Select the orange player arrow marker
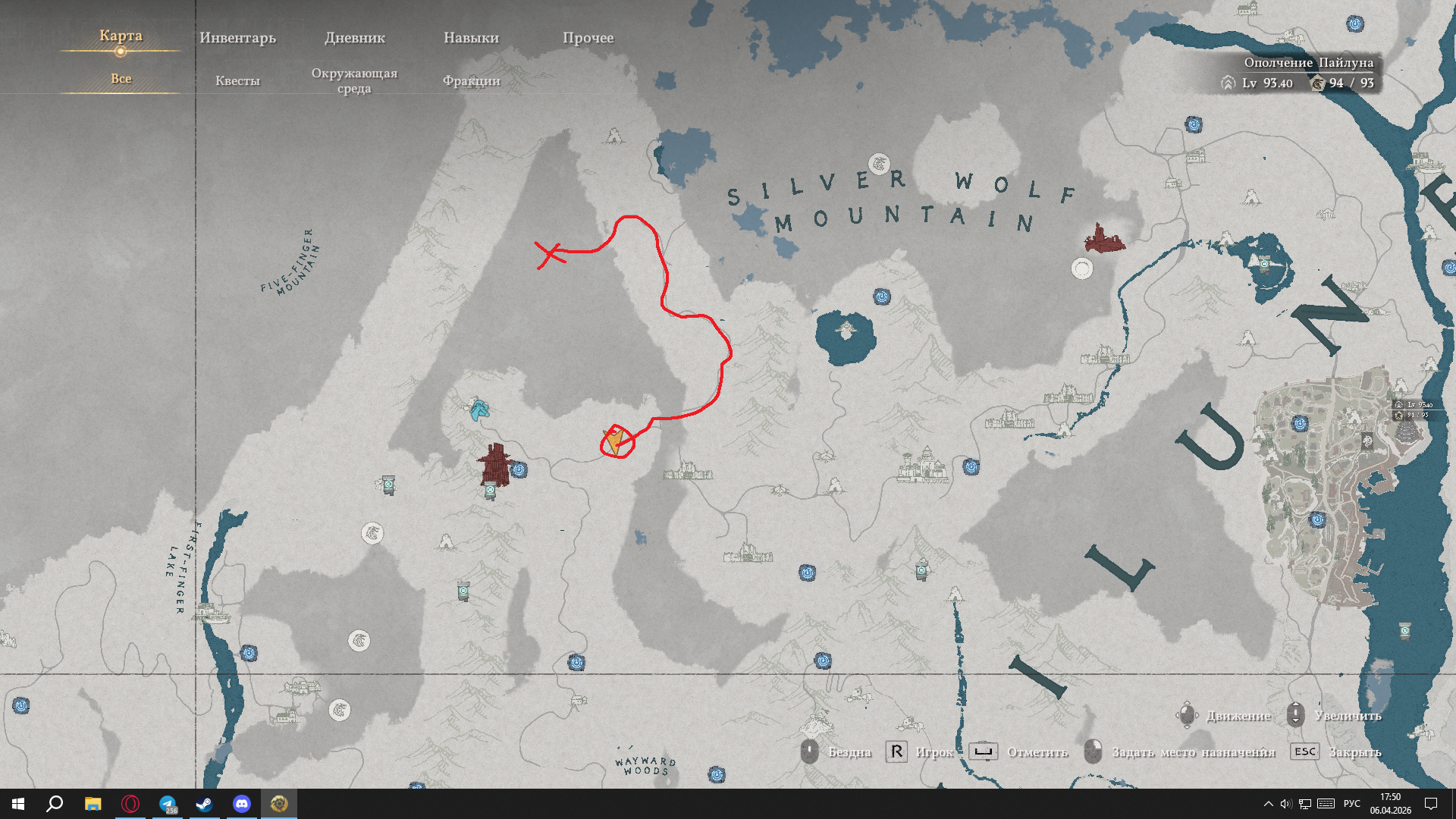 615,441
